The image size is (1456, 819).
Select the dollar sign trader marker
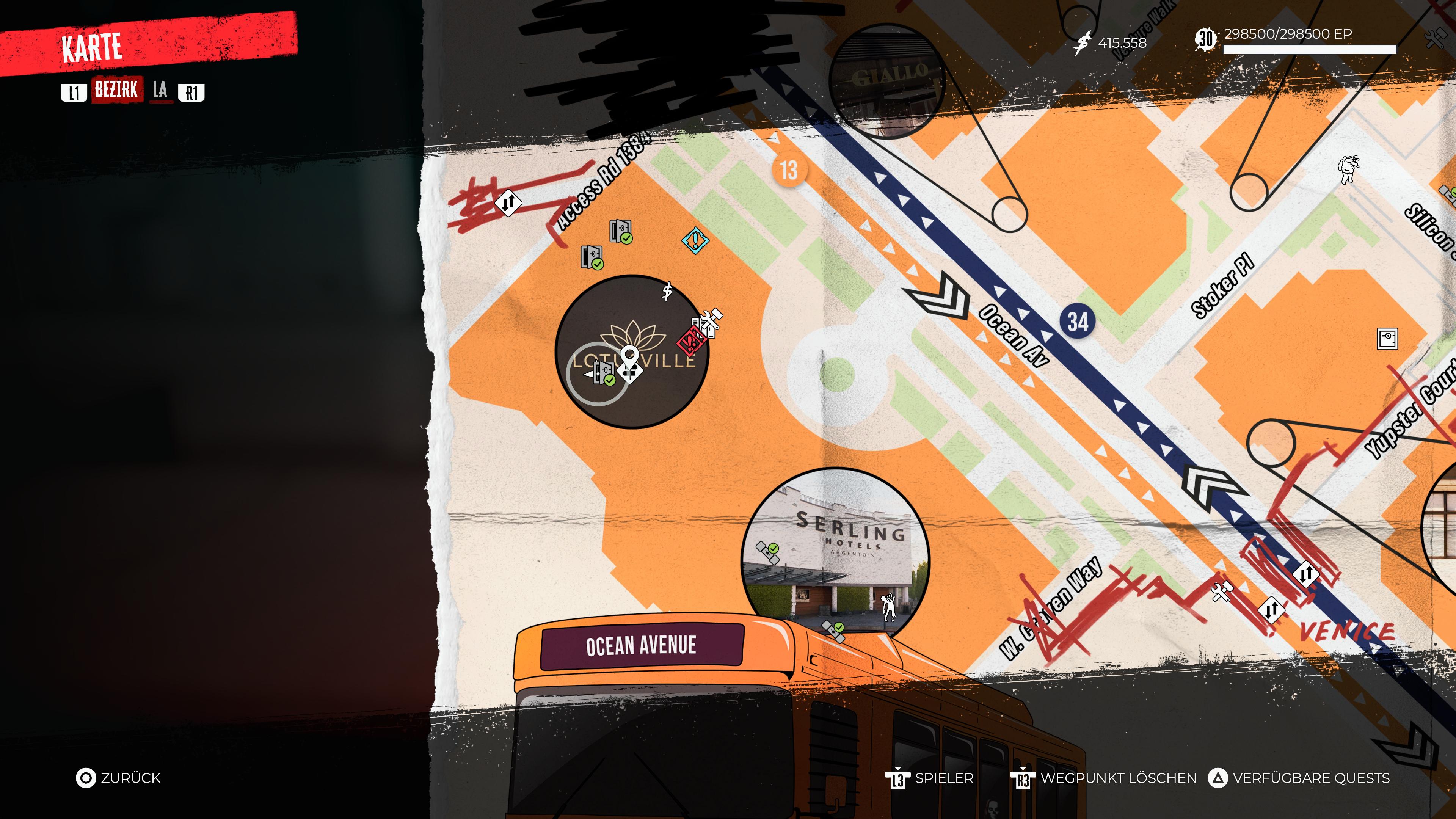tap(667, 291)
